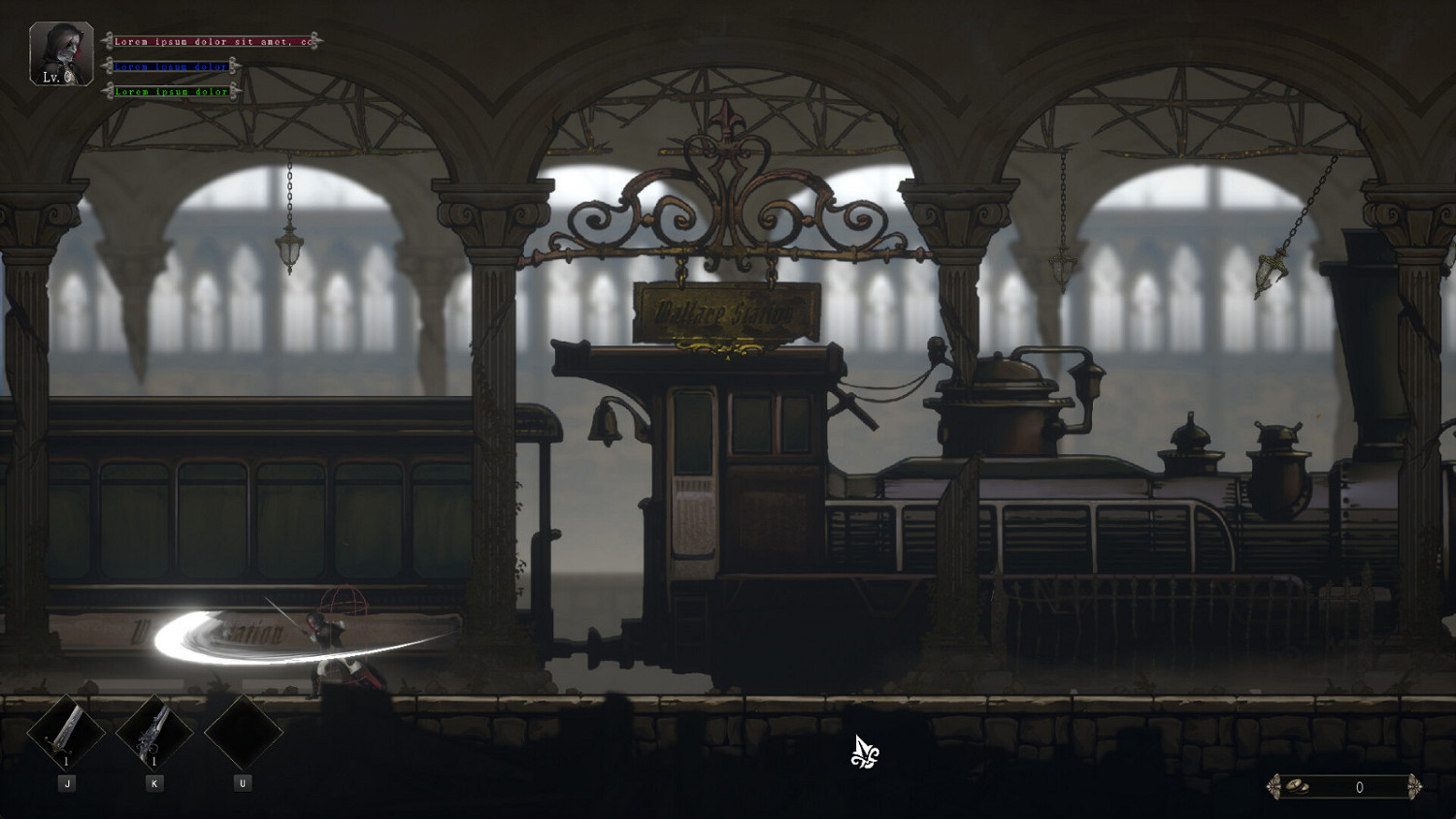Open the character portrait
This screenshot has width=1456, height=819.
pos(60,47)
